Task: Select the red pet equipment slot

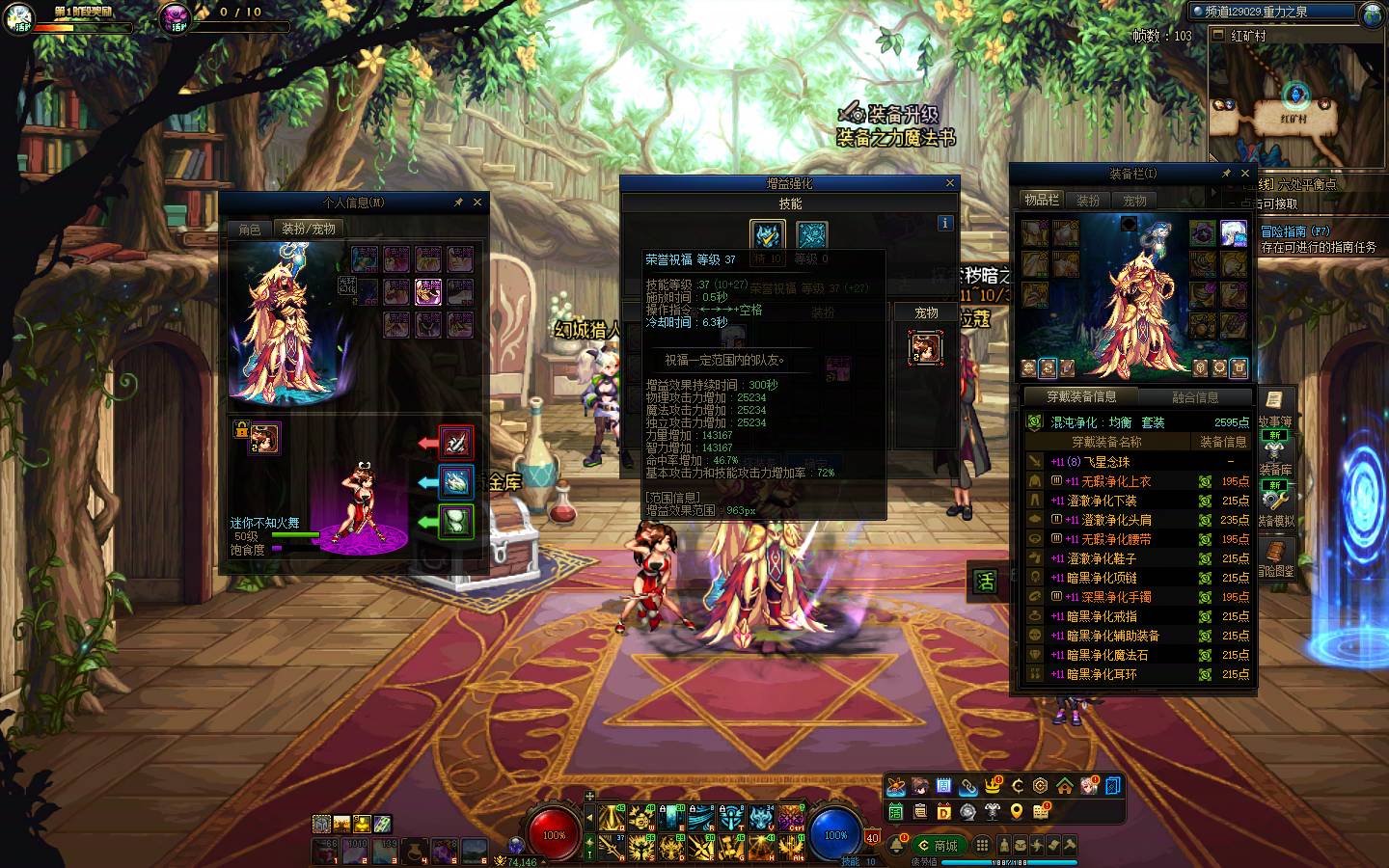Action: 456,443
